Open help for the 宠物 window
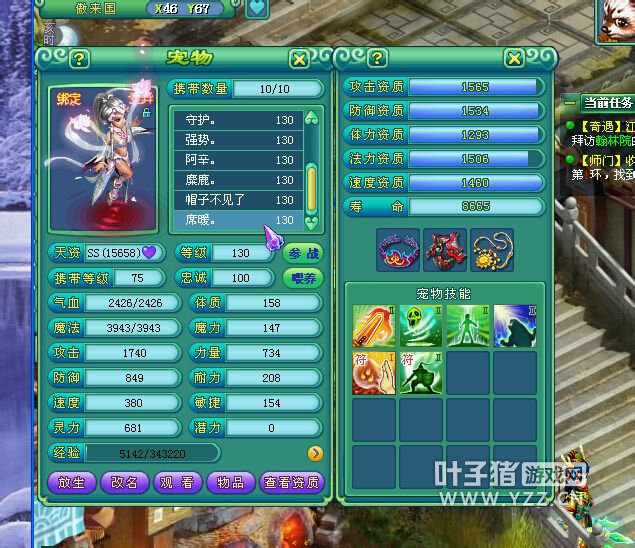The height and width of the screenshot is (548, 635). pyautogui.click(x=80, y=59)
